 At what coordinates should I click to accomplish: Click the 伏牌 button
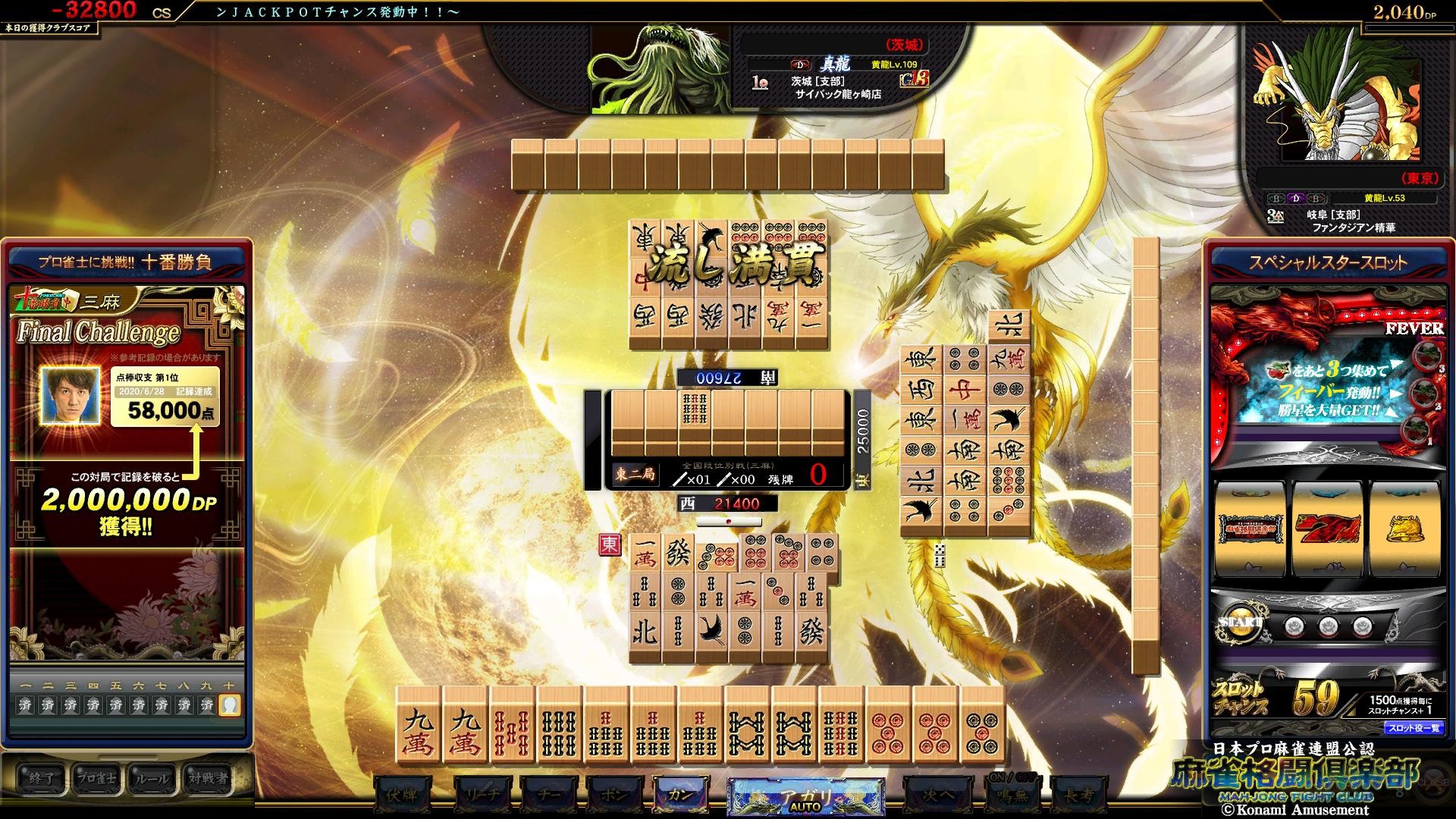[x=402, y=795]
